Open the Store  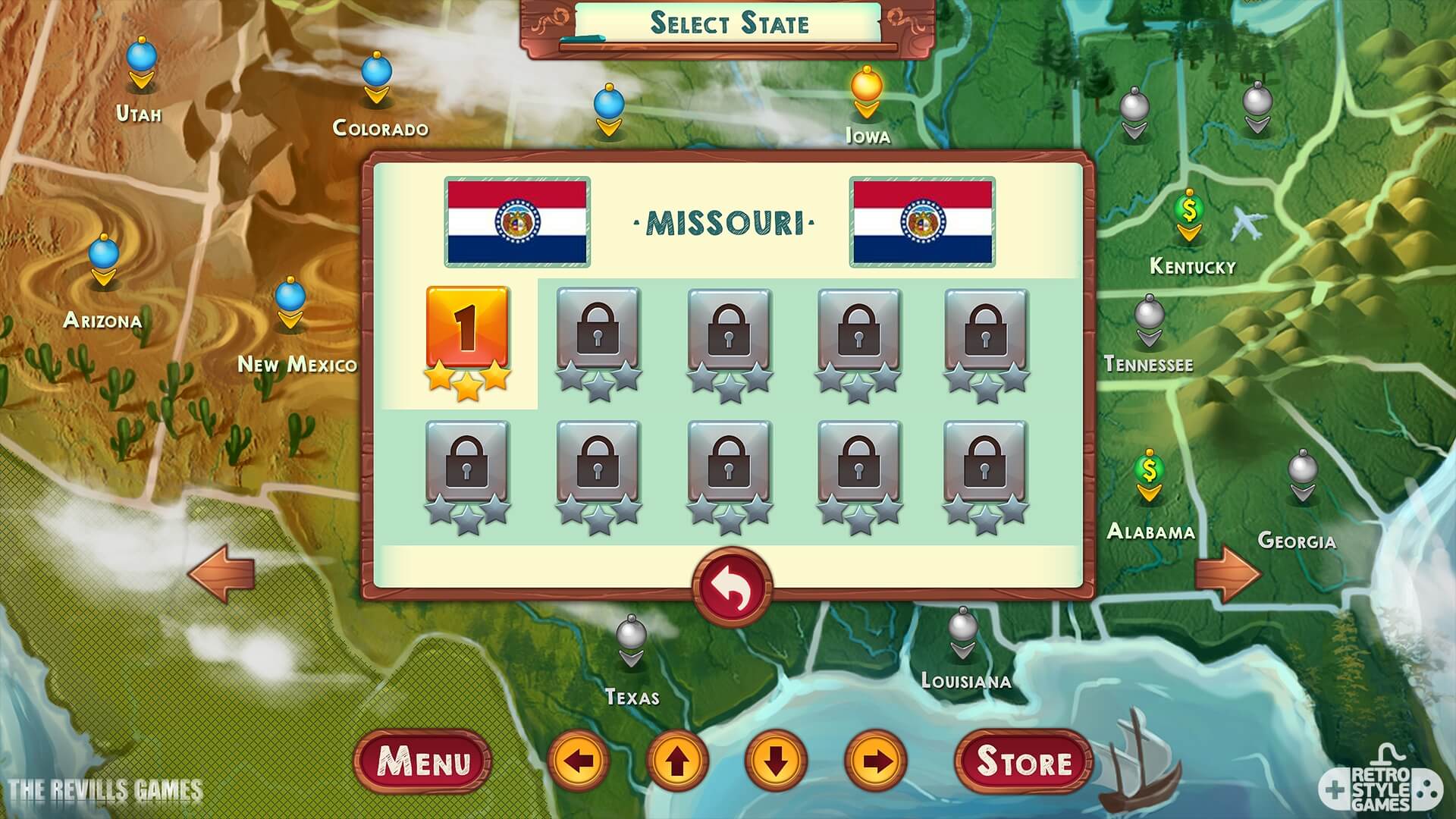[x=1023, y=762]
